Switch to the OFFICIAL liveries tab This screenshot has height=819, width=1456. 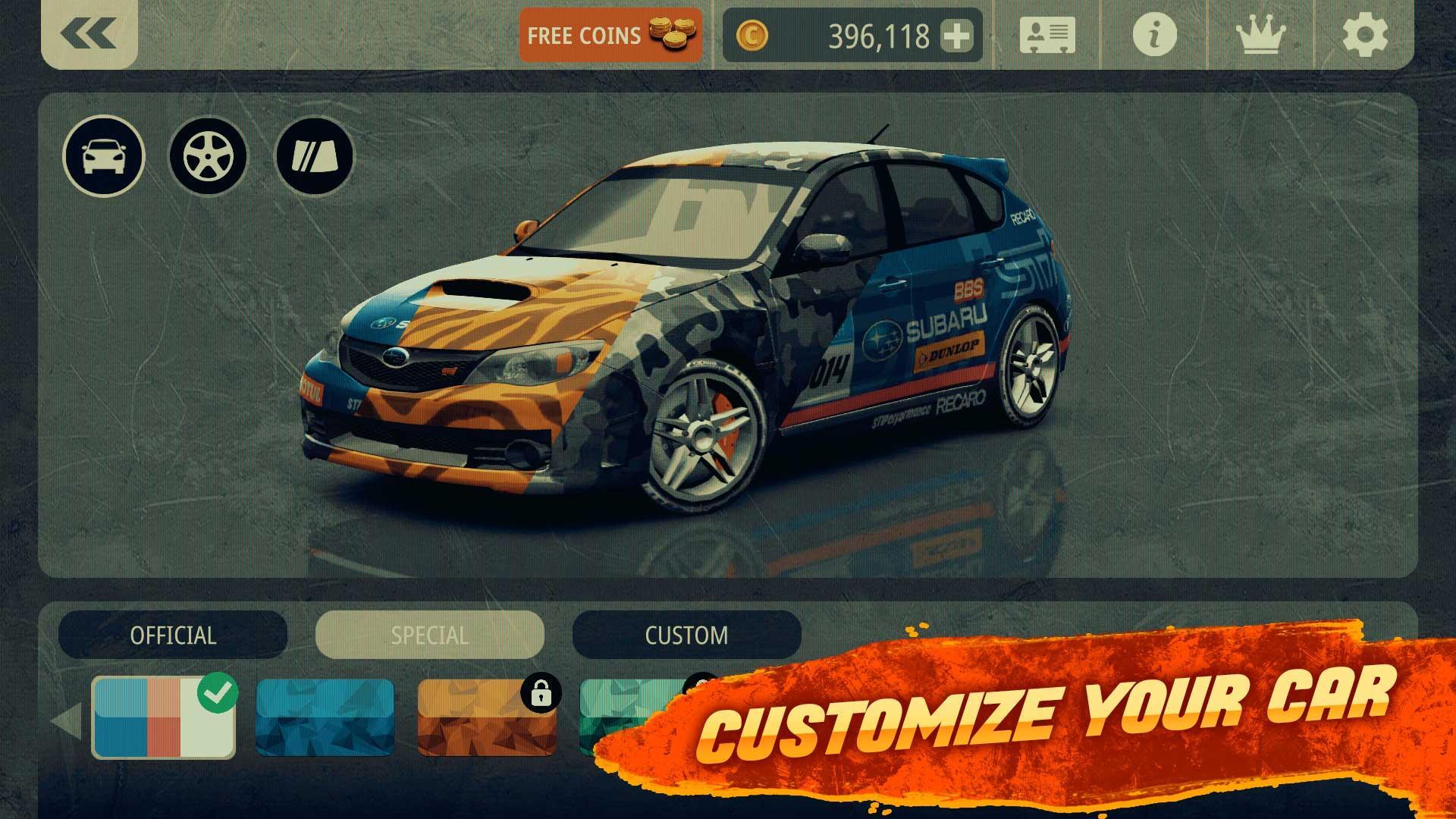(173, 635)
